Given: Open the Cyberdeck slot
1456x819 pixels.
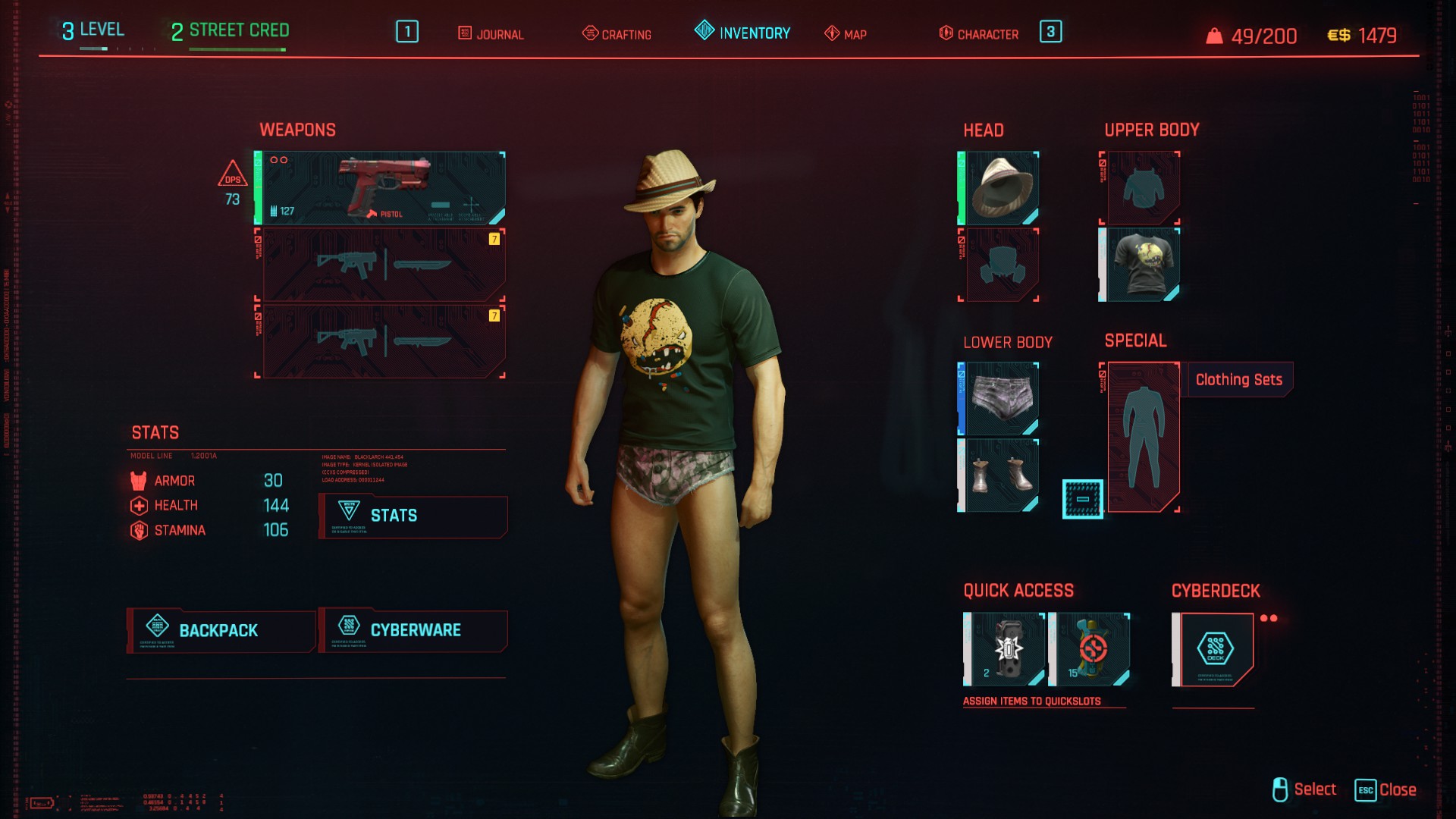Looking at the screenshot, I should pyautogui.click(x=1214, y=649).
